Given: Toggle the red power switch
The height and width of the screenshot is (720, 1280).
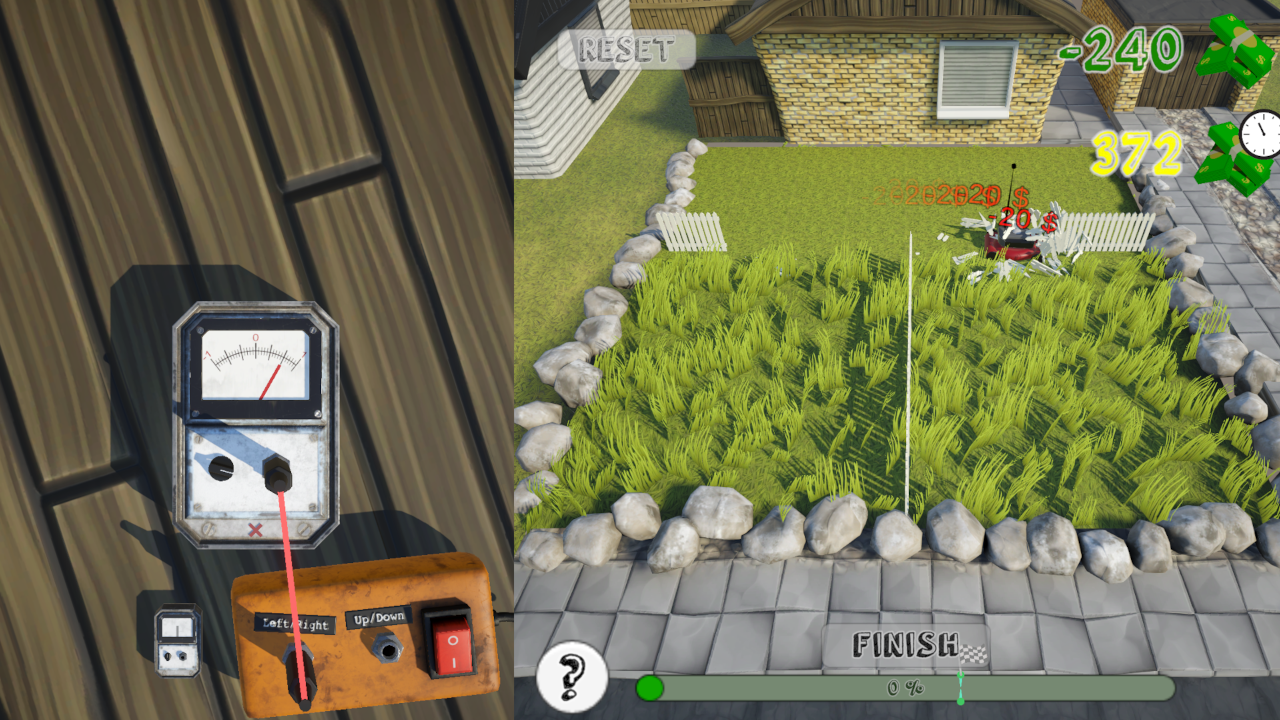Looking at the screenshot, I should (x=450, y=640).
